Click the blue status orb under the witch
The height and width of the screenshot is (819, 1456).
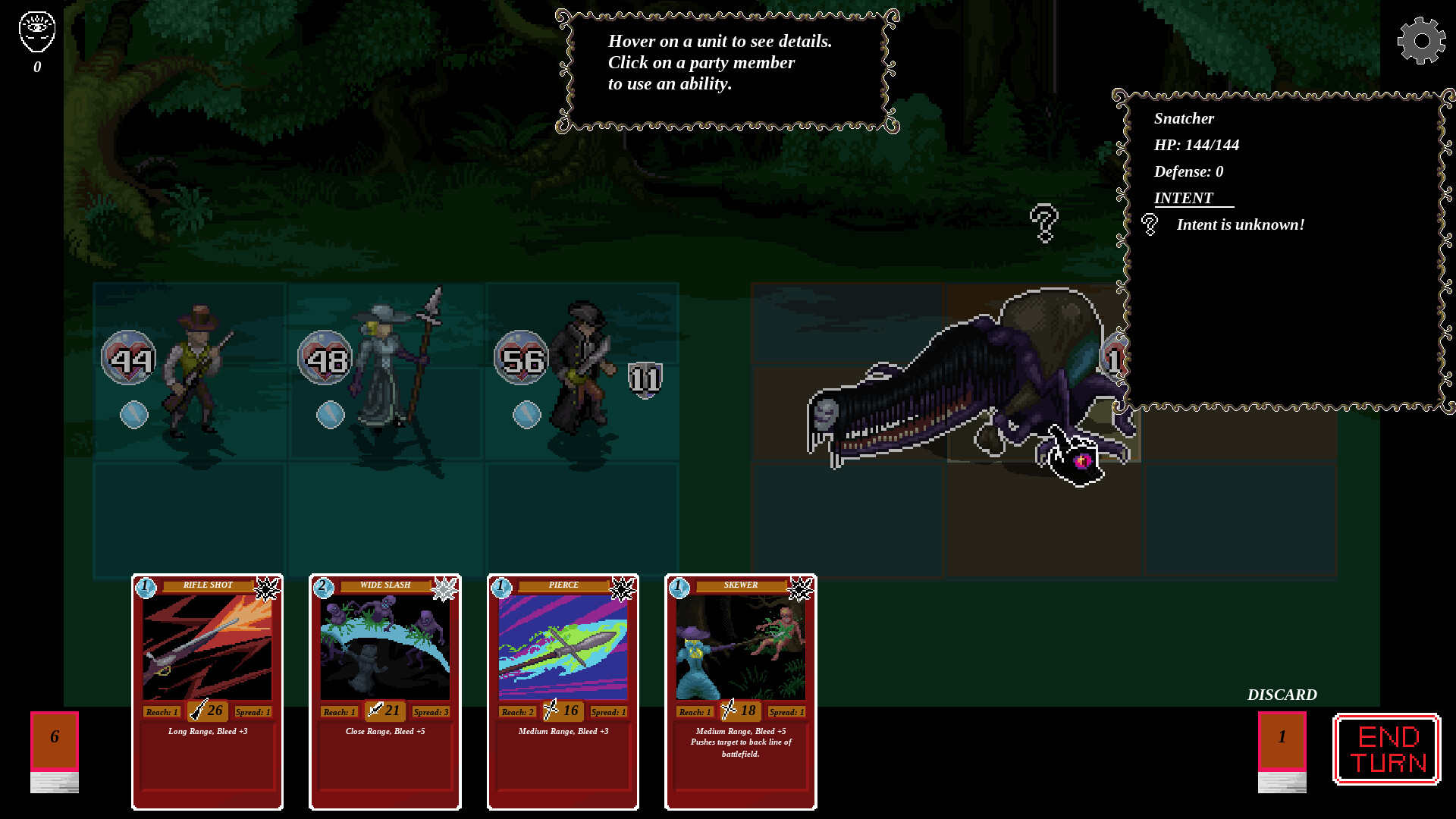pyautogui.click(x=329, y=413)
